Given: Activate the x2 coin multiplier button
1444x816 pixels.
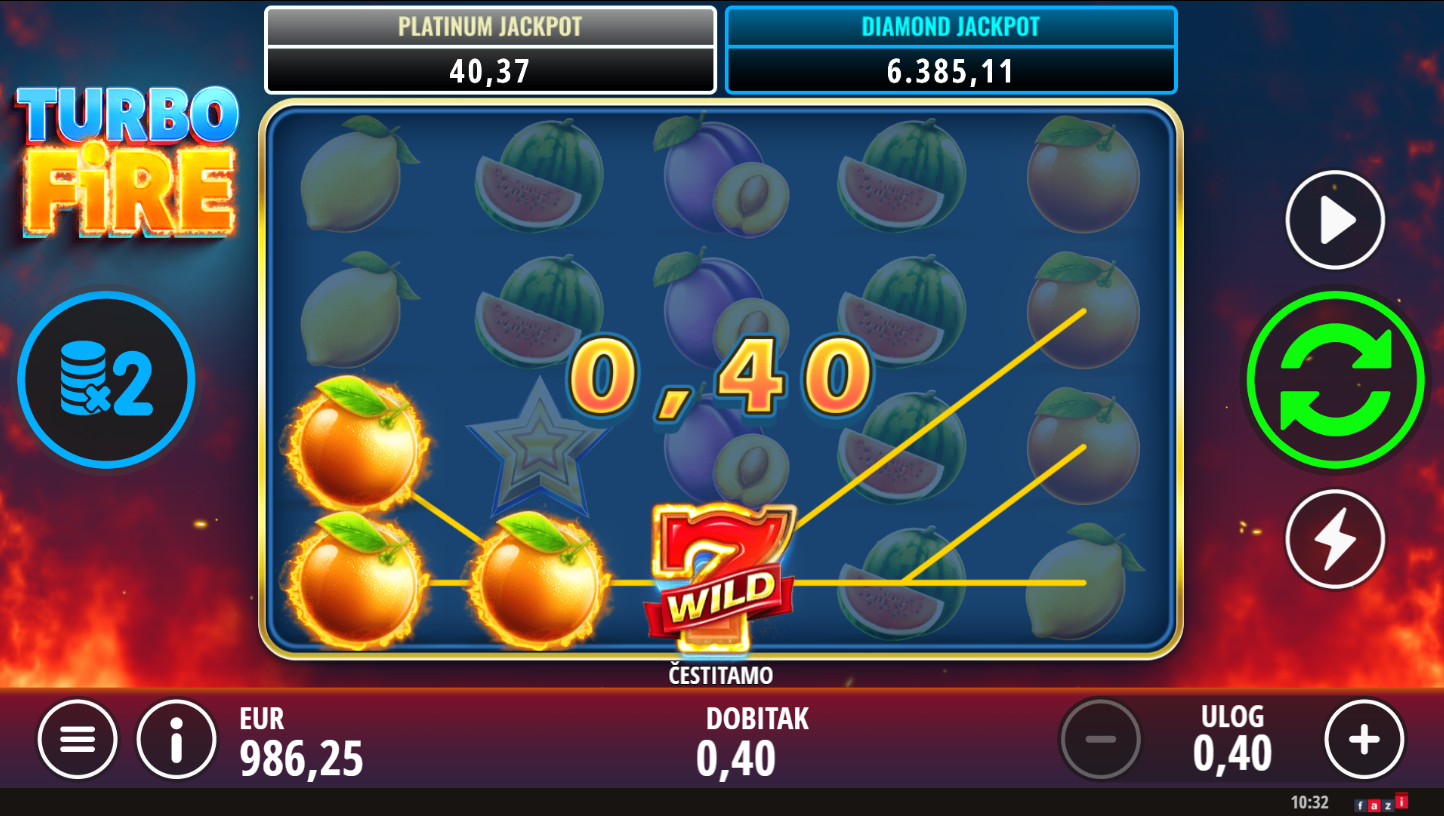Looking at the screenshot, I should tap(106, 380).
